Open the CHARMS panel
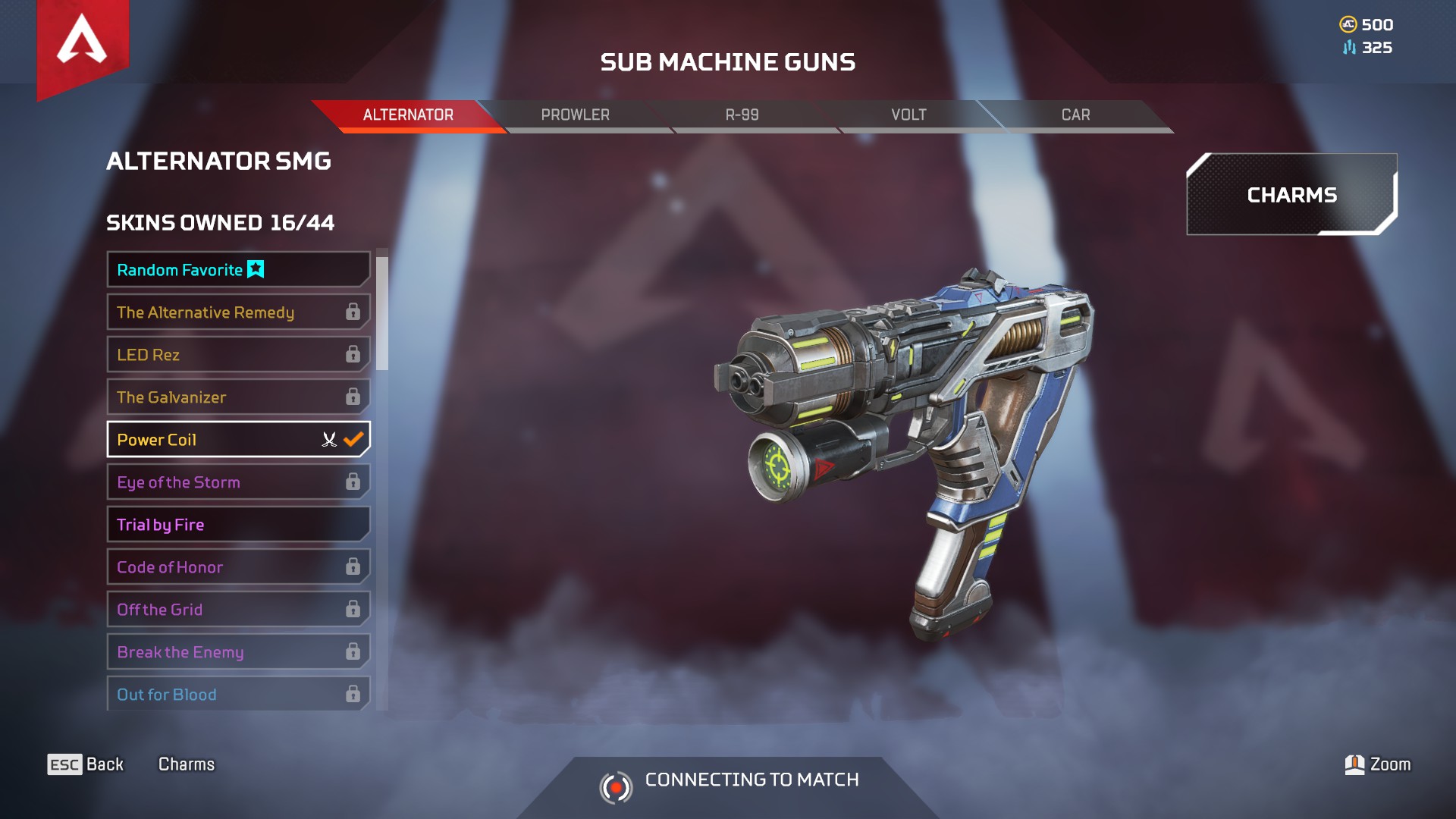 coord(1291,195)
